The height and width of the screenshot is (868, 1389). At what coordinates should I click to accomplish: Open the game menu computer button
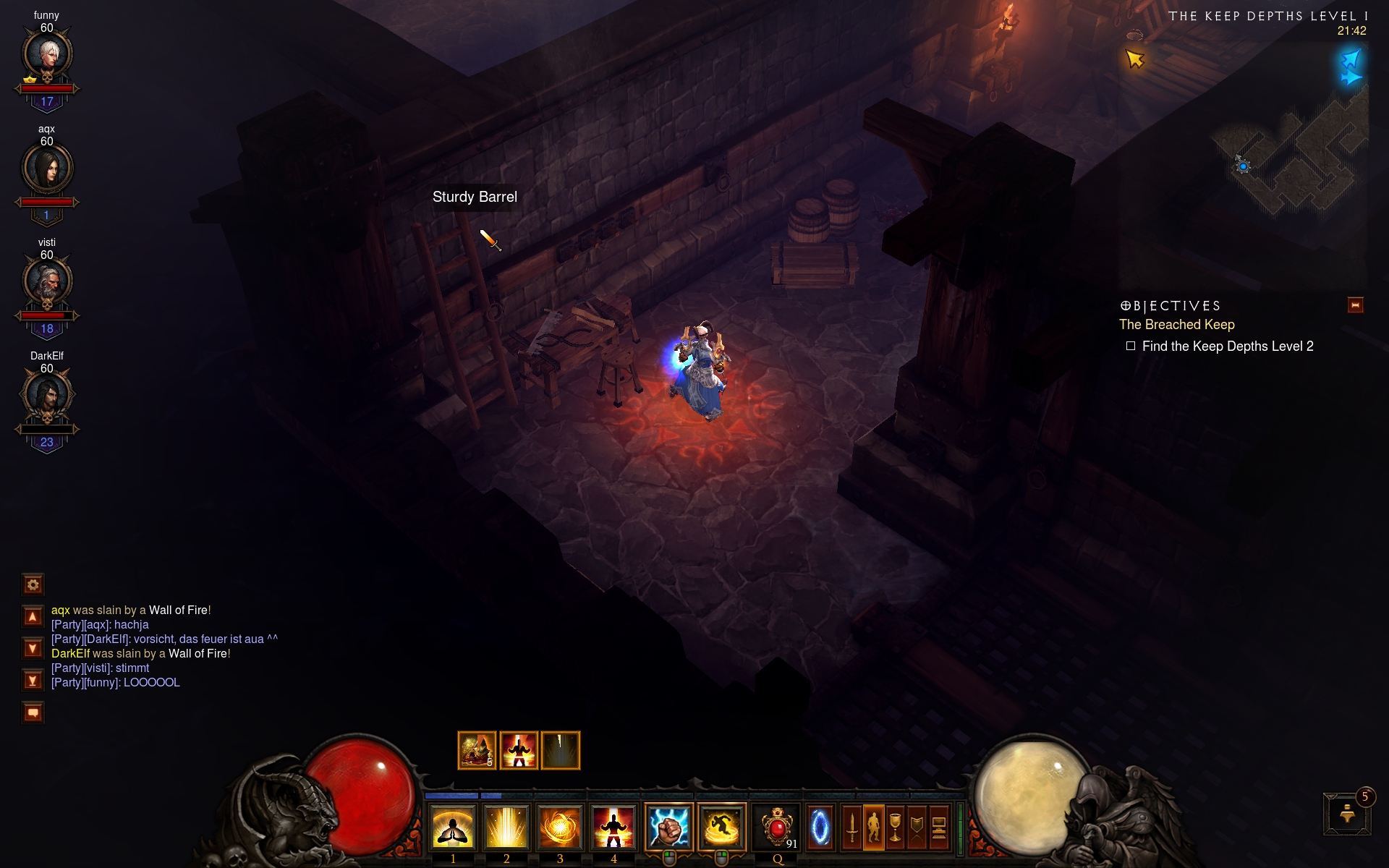(x=939, y=827)
